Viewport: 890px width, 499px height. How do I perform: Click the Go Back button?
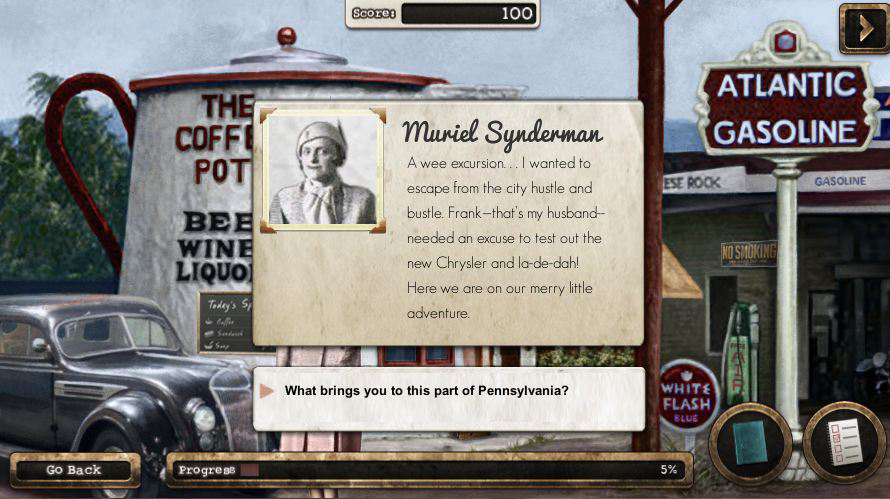pos(74,470)
